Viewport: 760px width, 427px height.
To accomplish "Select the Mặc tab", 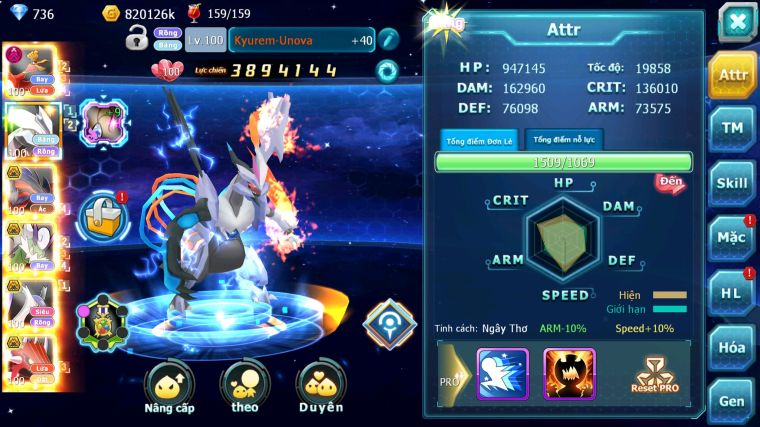I will (x=732, y=238).
